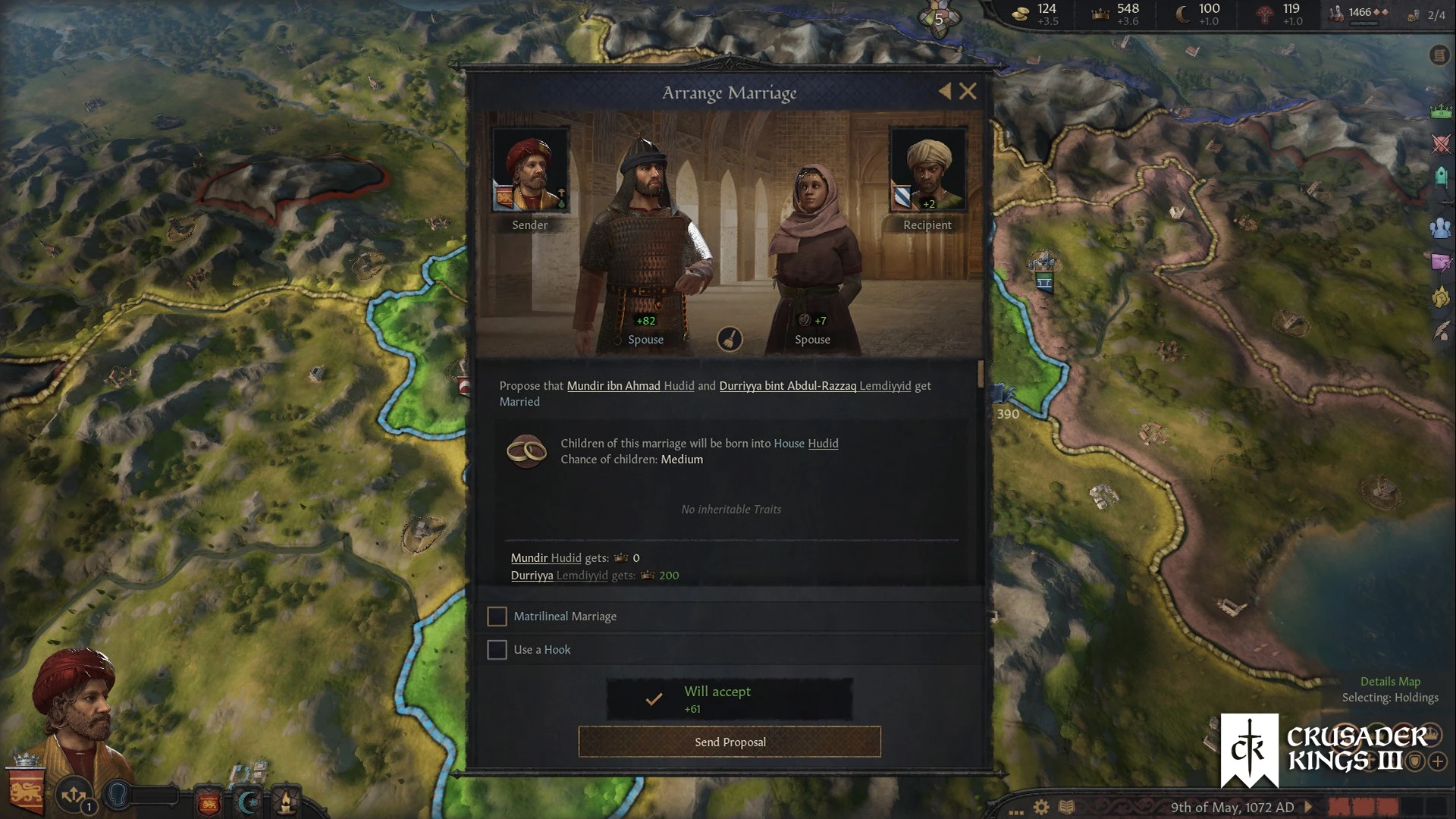Follow the Durriyya bint Abdul-Razzaq Lemdiyyid link
The image size is (1456, 819).
(814, 386)
